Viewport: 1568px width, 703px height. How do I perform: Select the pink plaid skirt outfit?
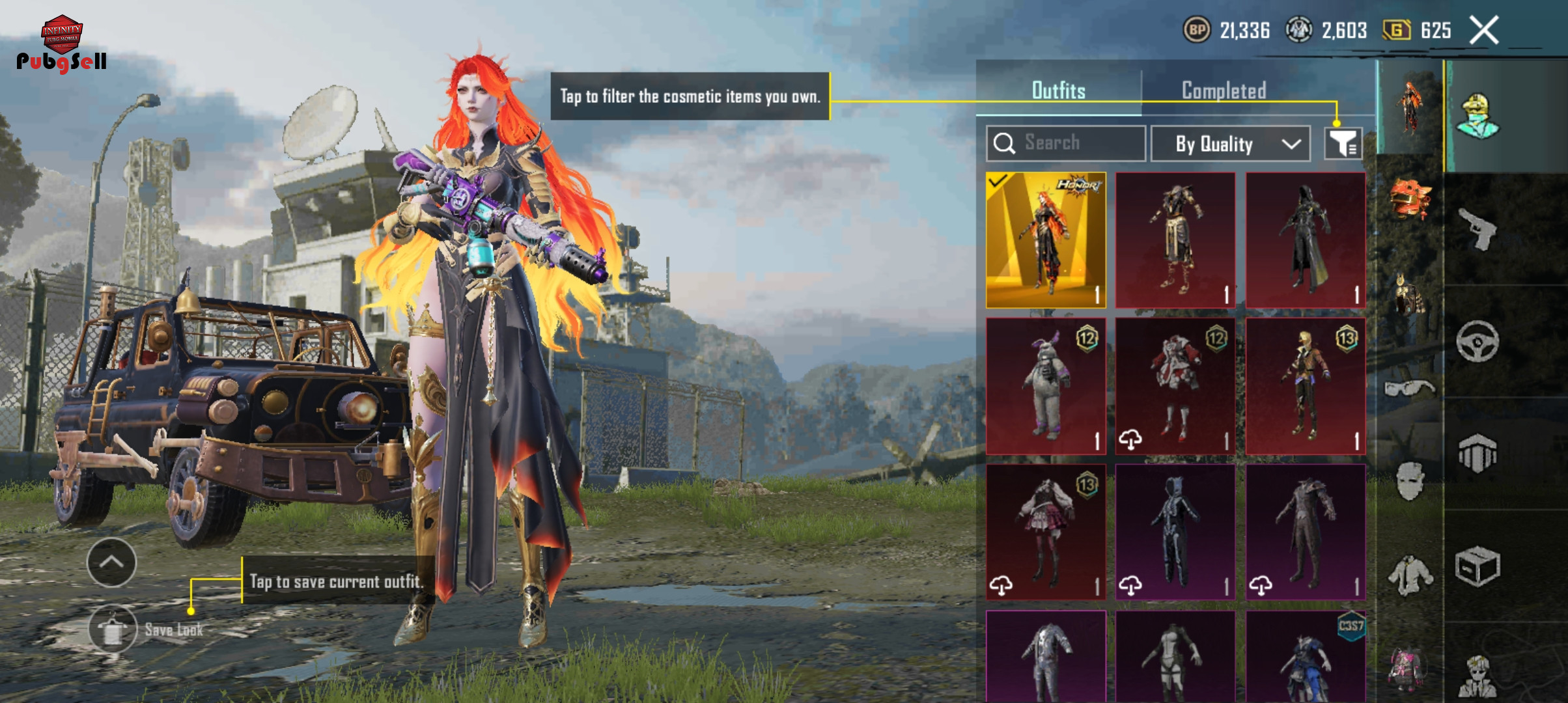1046,532
